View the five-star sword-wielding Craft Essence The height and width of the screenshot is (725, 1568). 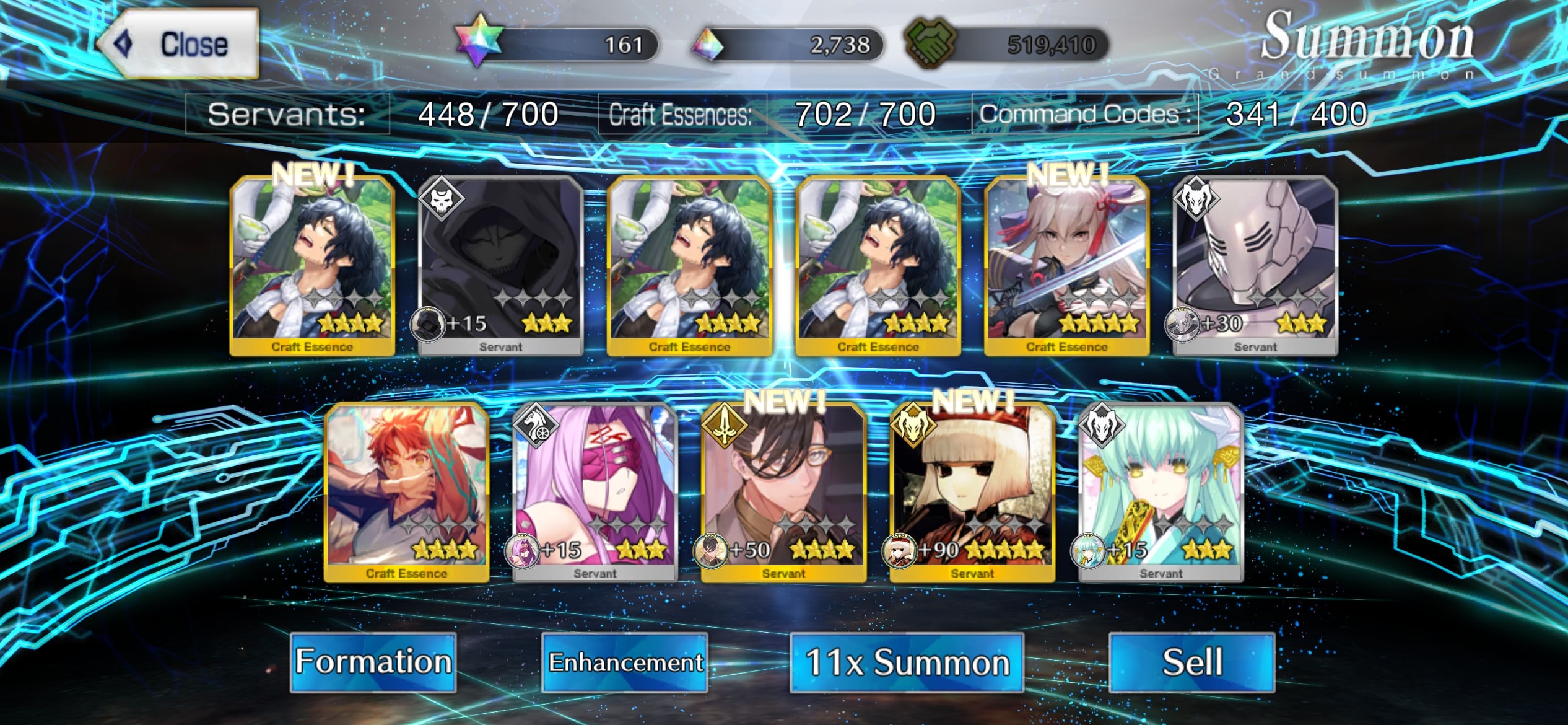coord(1066,266)
